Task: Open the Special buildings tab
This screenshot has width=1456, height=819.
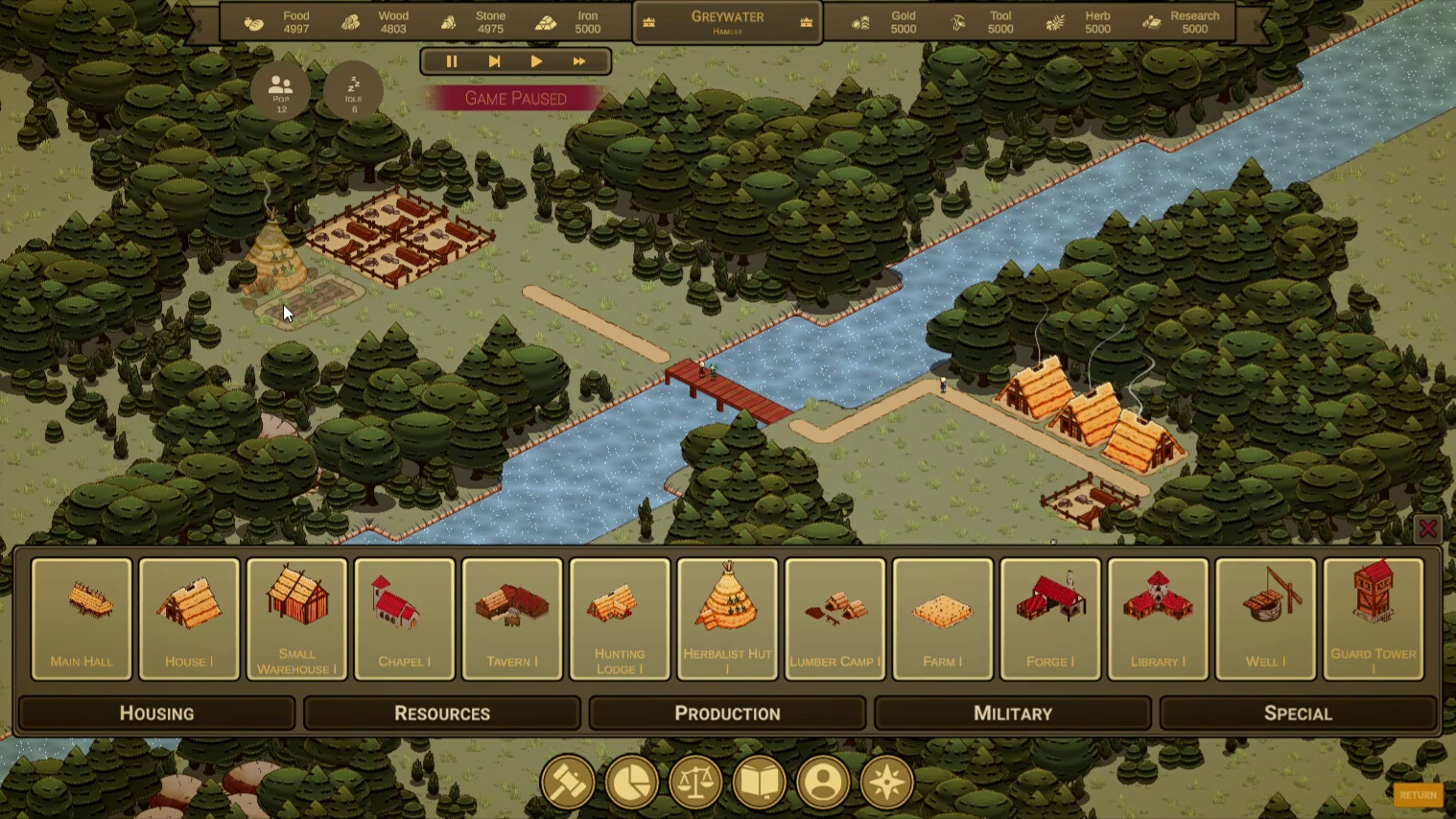Action: (1298, 714)
